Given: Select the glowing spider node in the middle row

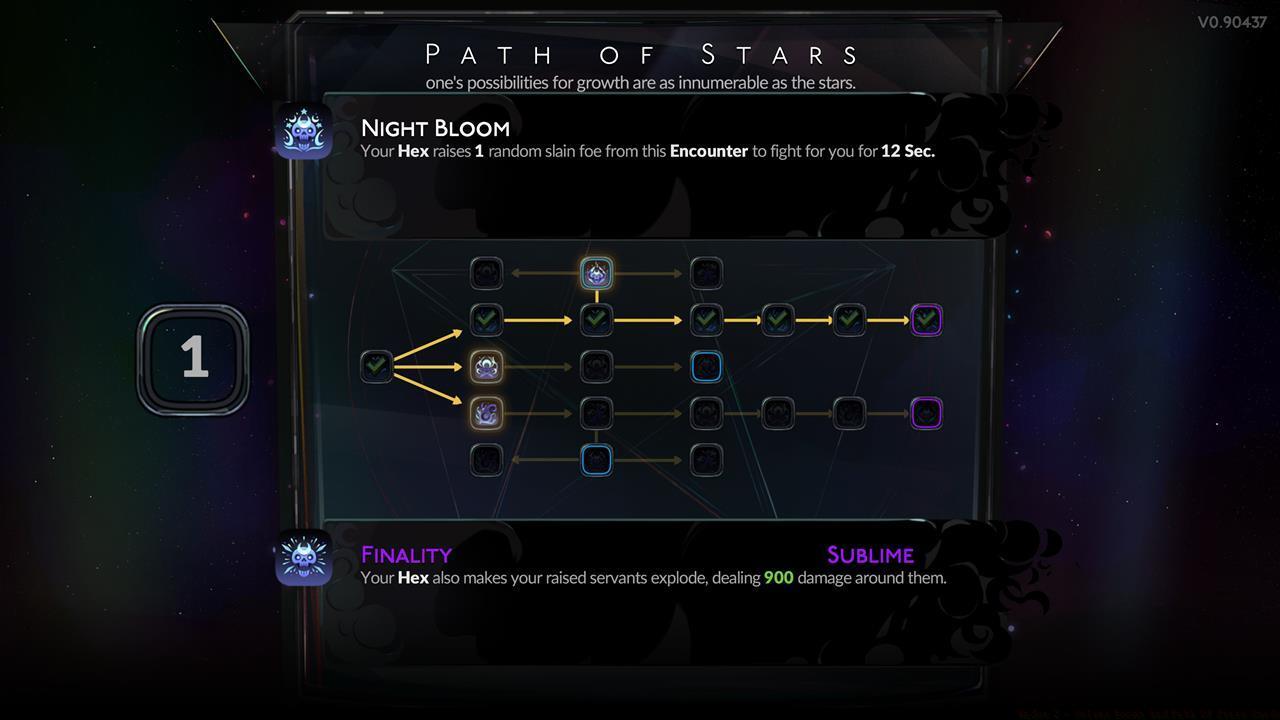Looking at the screenshot, I should (486, 366).
